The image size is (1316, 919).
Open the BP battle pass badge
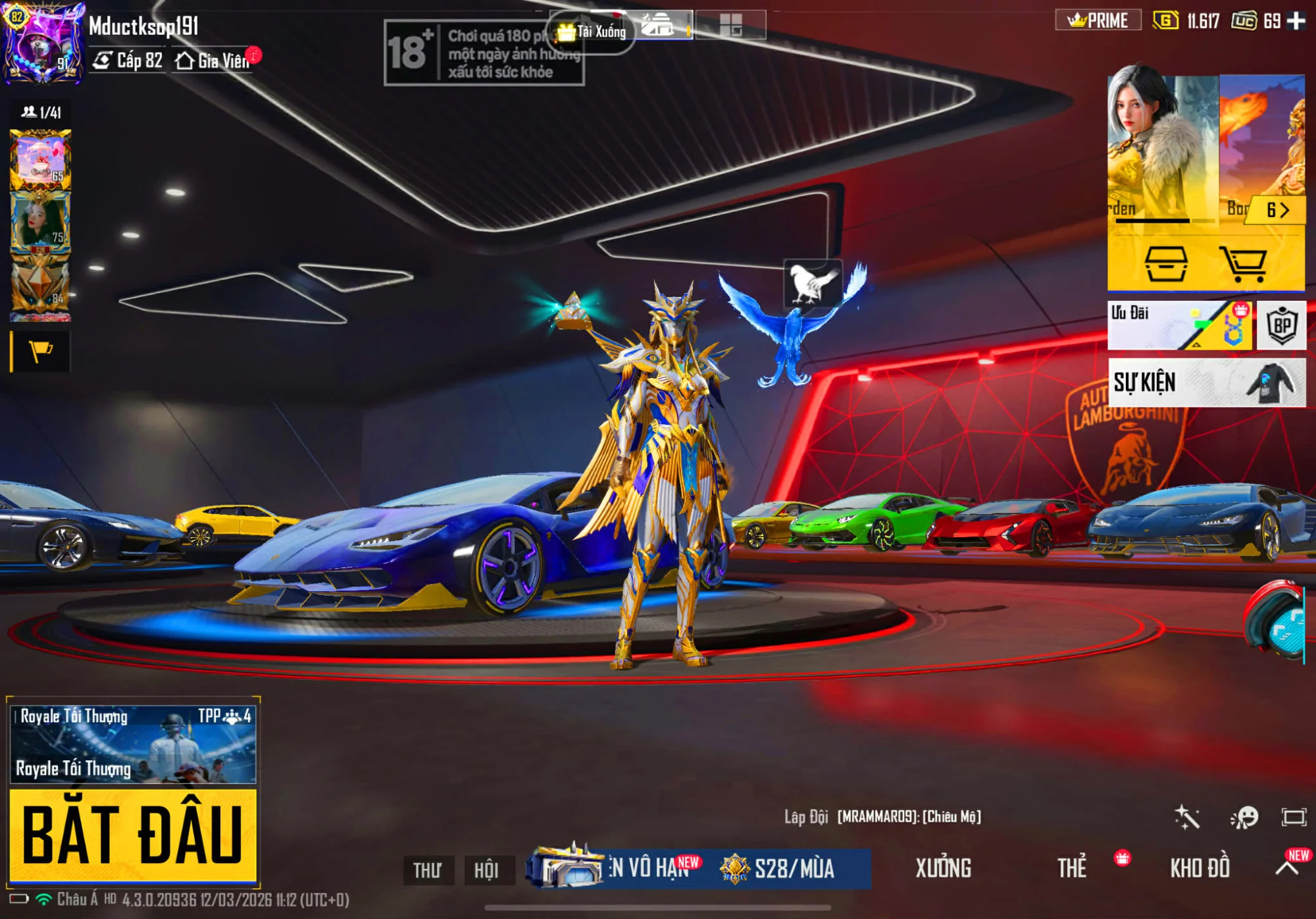1281,325
